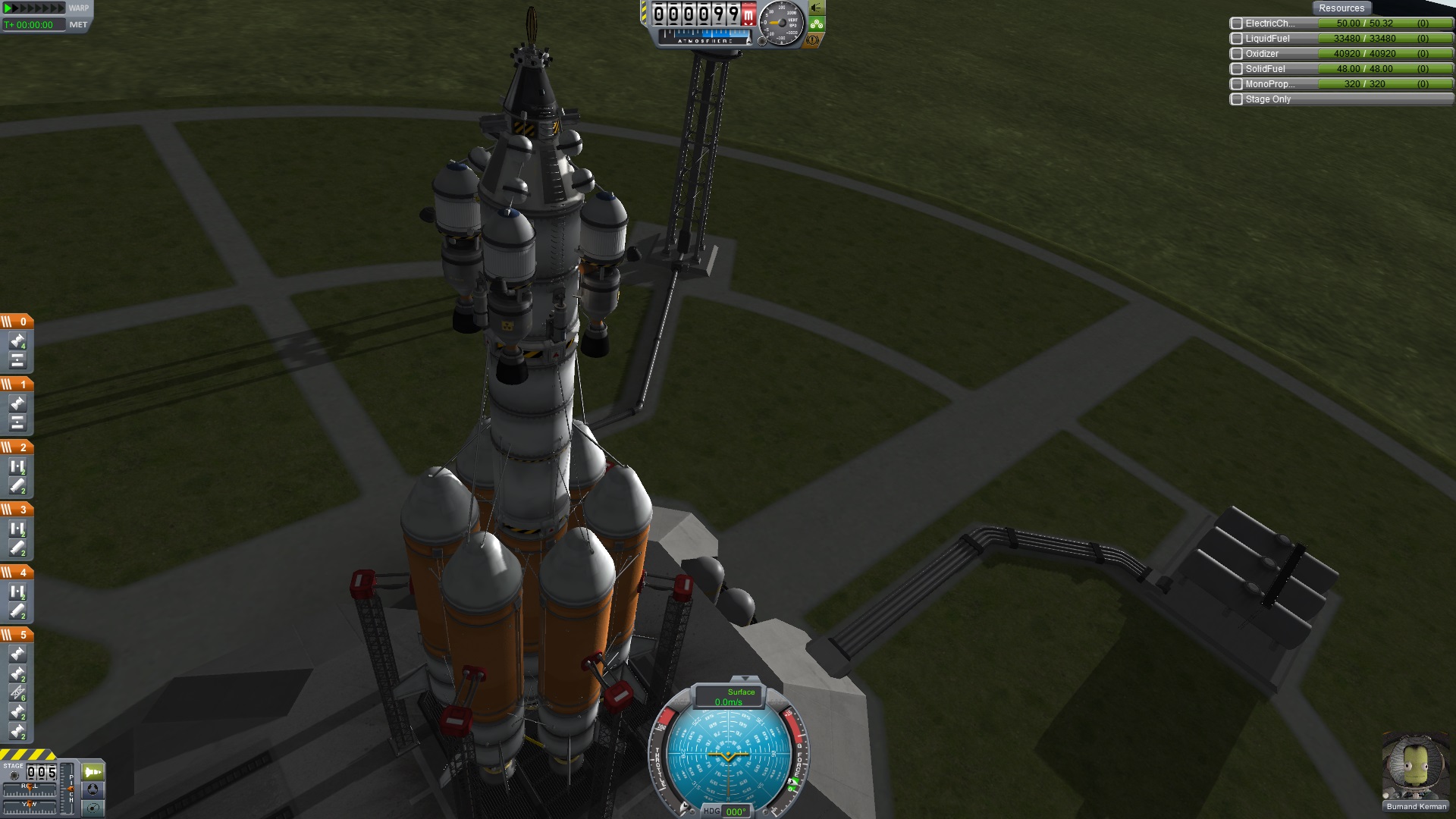
Task: Toggle the SolidFuel resource checkbox
Action: tap(1237, 69)
